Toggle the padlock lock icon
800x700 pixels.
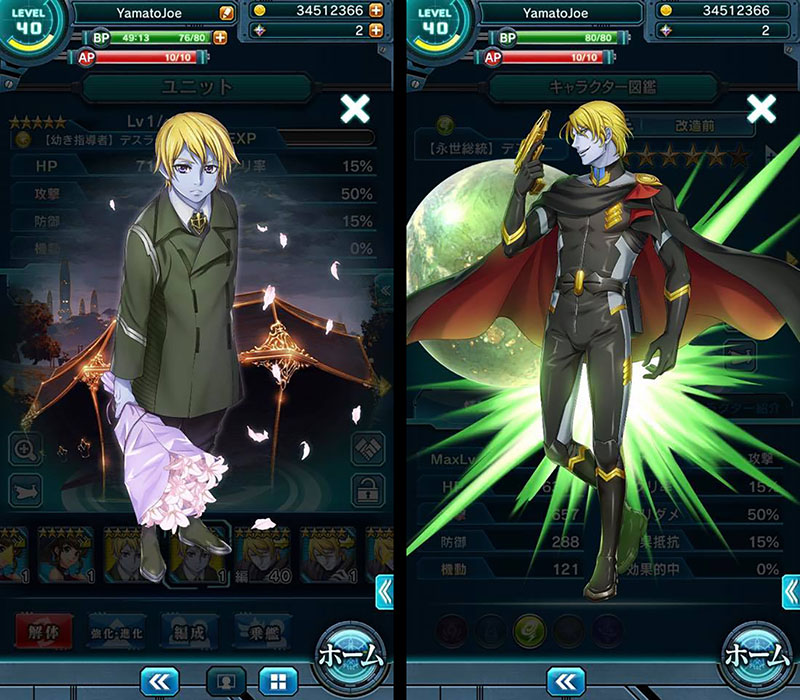point(368,490)
